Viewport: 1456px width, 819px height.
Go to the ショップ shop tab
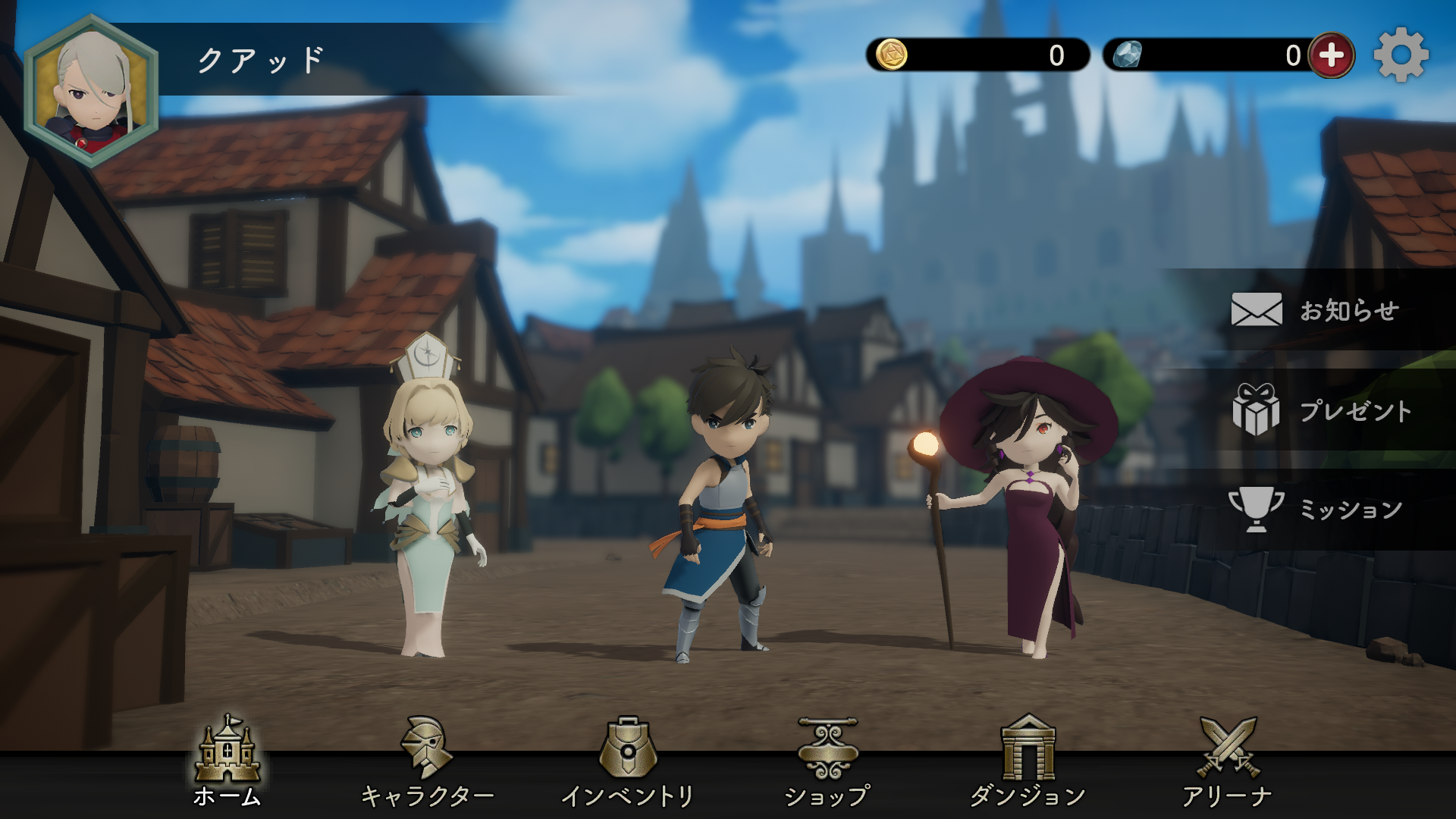827,762
